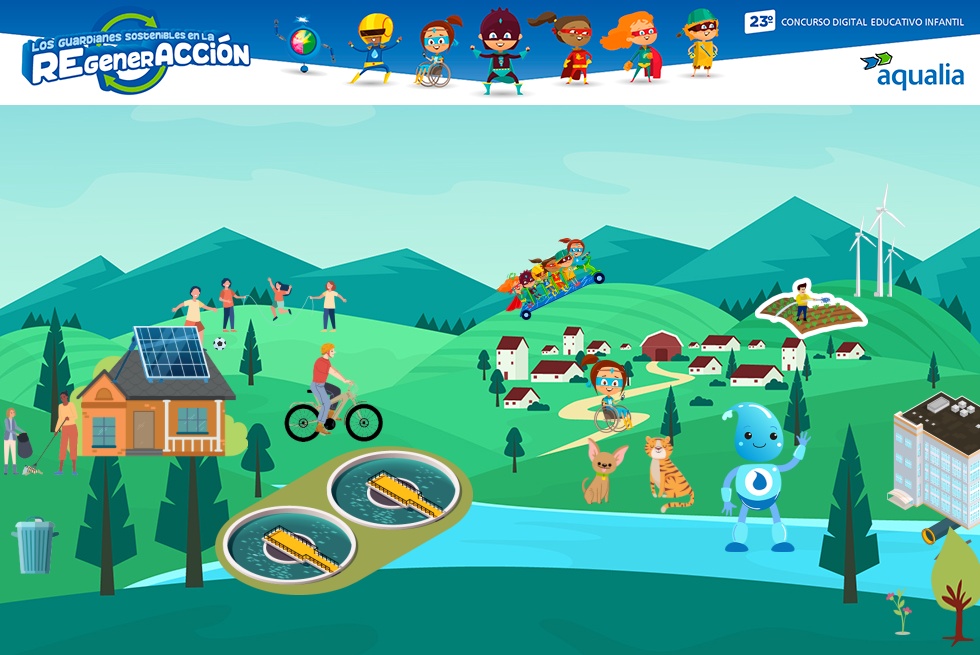
Task: Click the REgenerAcción game title logo
Action: [x=136, y=56]
